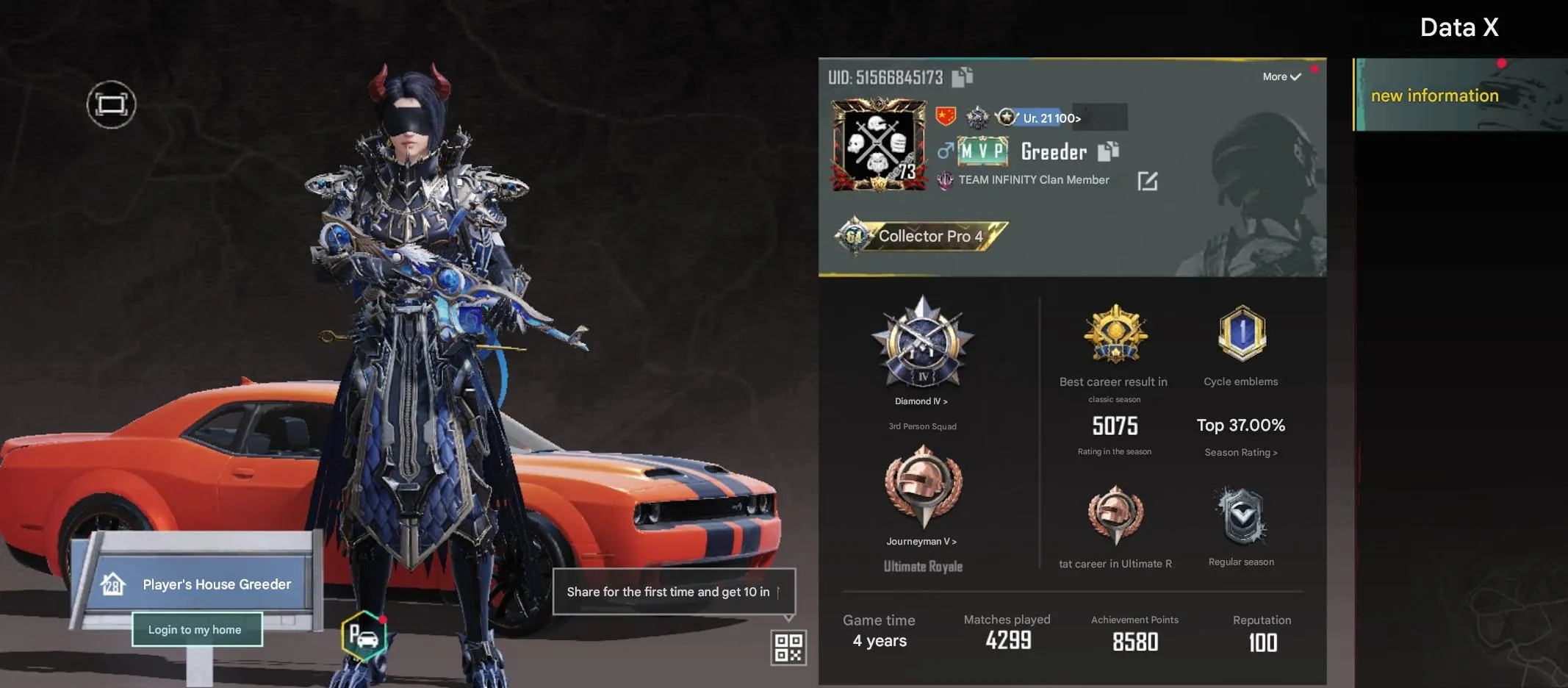Click the copy UID icon
Screen dimensions: 1568x688
tap(960, 76)
